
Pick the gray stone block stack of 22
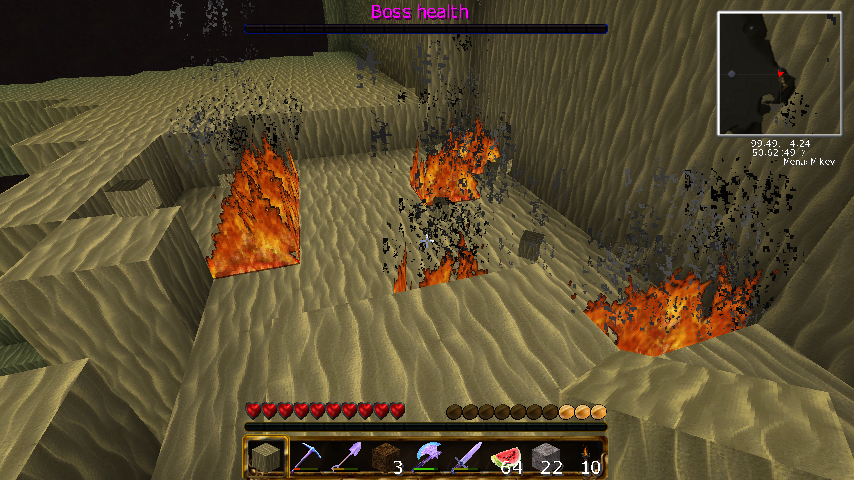tap(545, 458)
